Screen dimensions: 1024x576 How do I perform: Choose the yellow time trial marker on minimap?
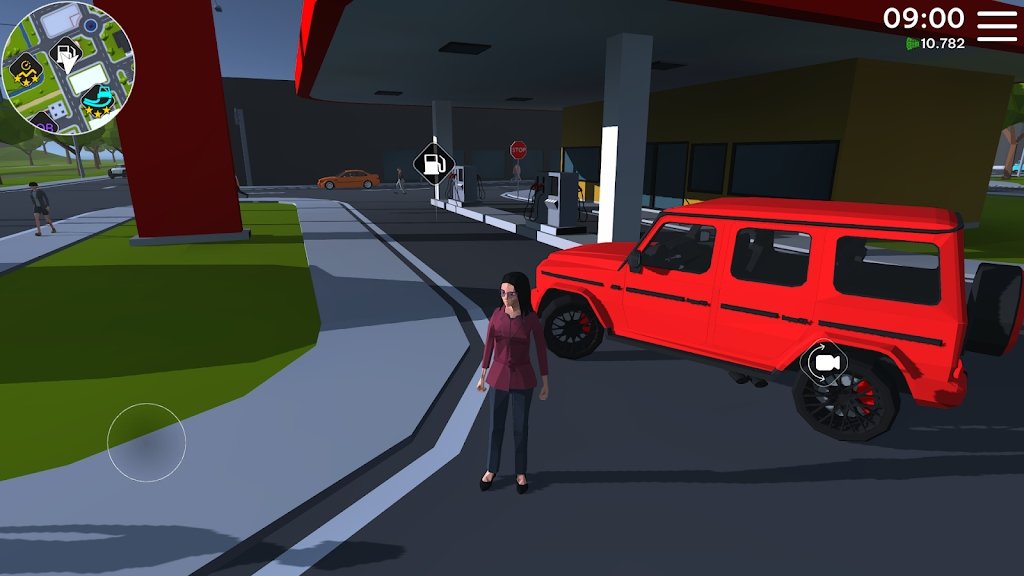[x=23, y=72]
